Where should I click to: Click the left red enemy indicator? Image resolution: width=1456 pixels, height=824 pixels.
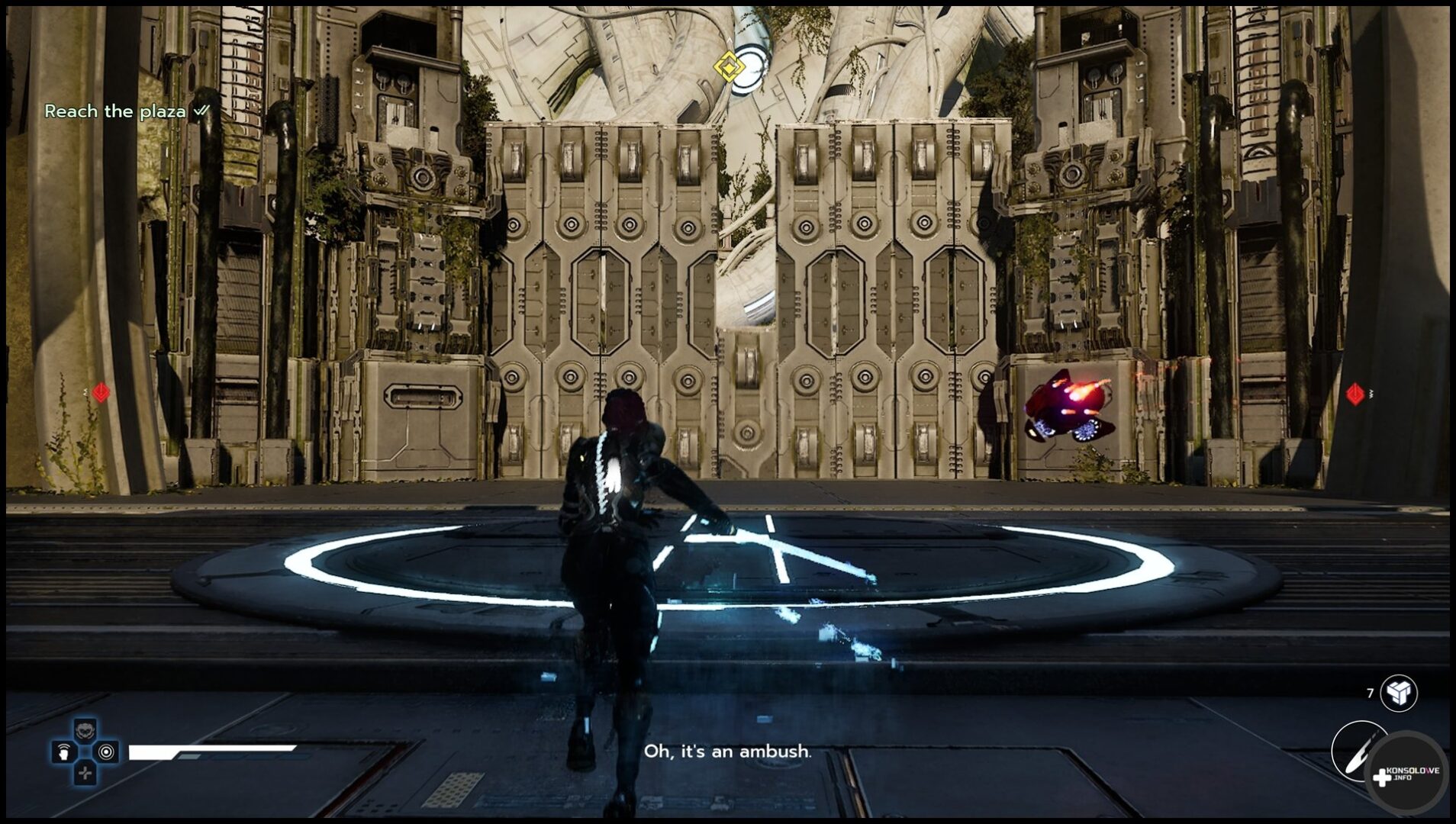101,392
